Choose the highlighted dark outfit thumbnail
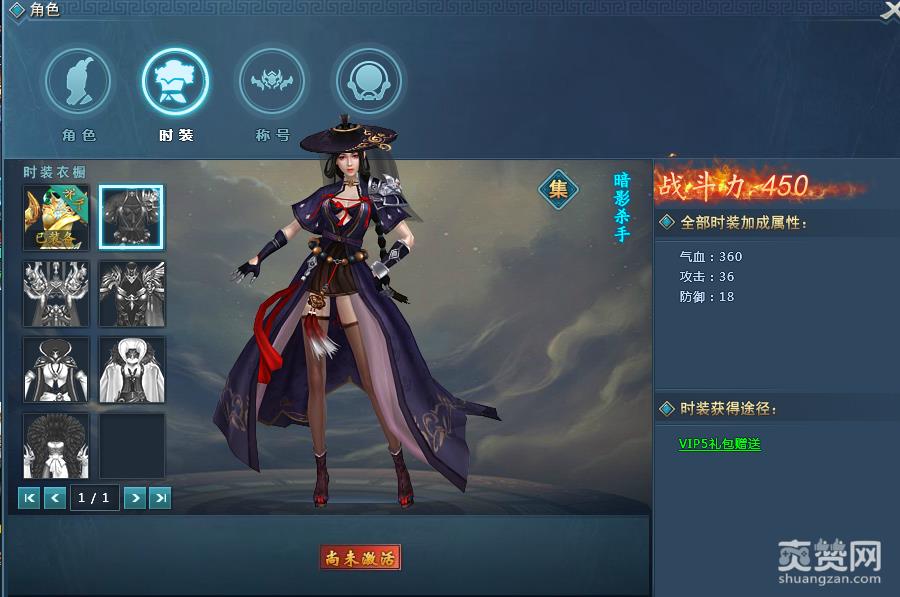The width and height of the screenshot is (900, 597). click(x=132, y=217)
